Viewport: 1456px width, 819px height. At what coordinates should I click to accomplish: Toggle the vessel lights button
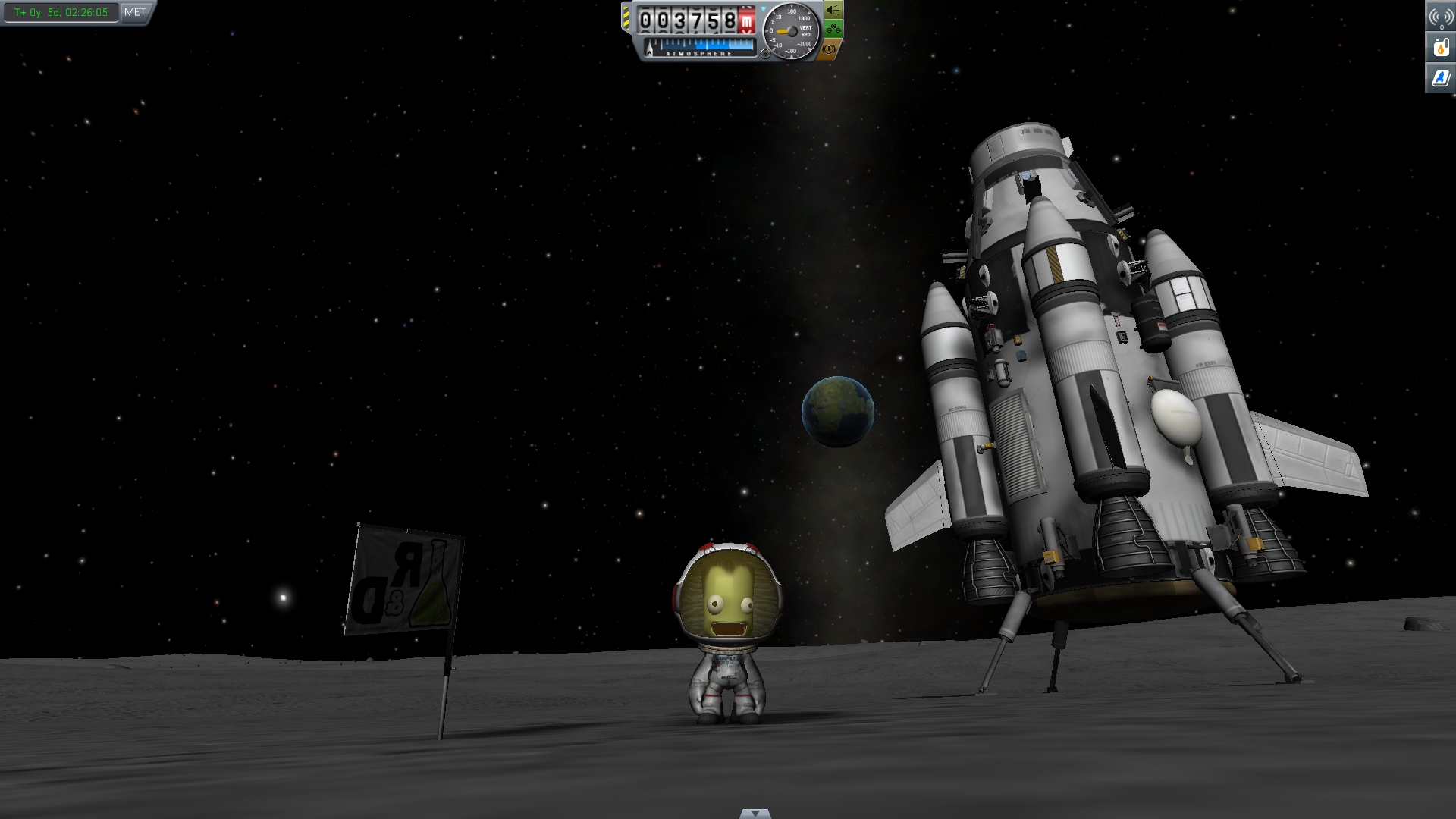click(x=833, y=10)
